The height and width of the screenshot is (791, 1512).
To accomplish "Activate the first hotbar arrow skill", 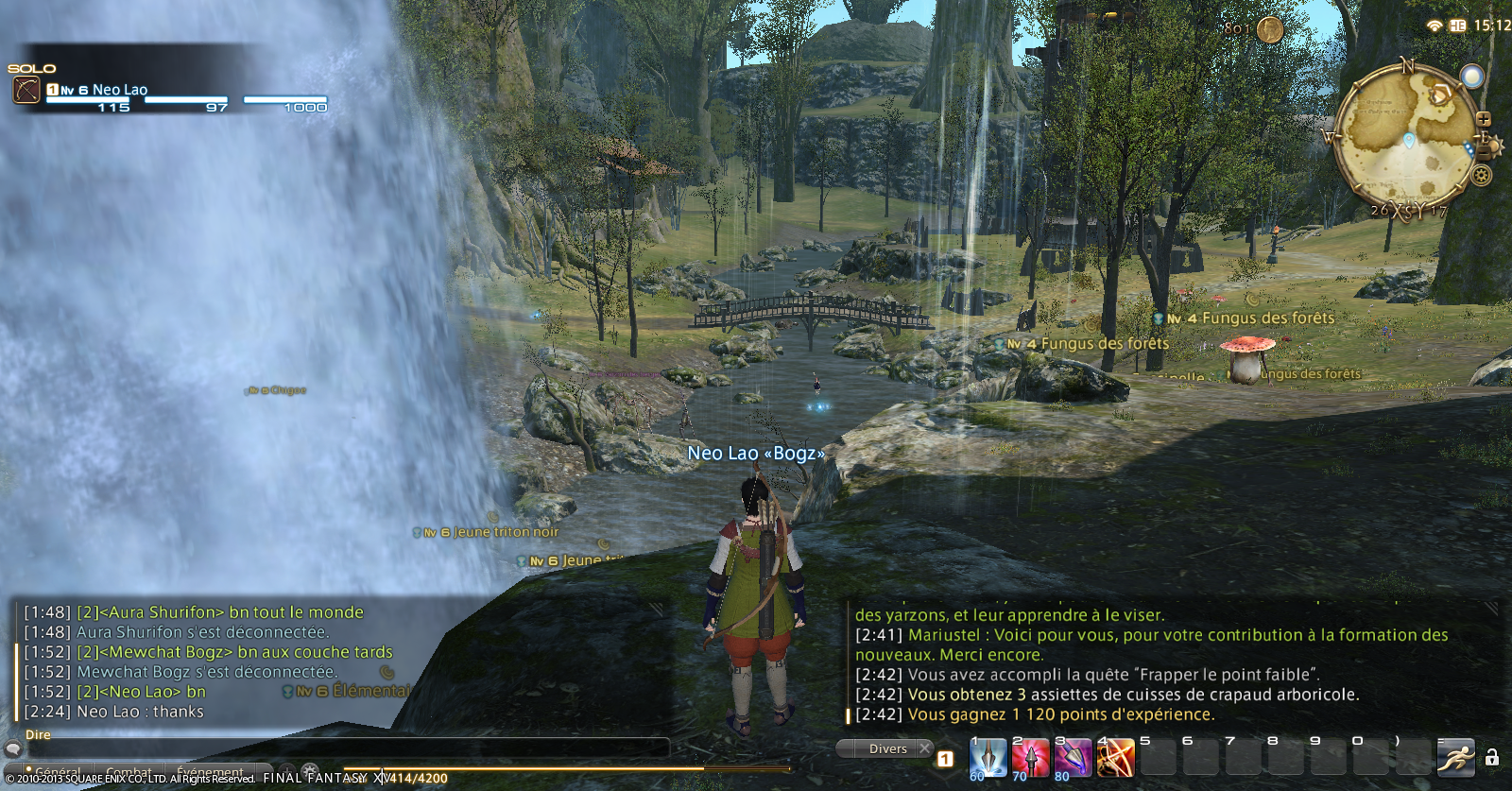I will (988, 758).
